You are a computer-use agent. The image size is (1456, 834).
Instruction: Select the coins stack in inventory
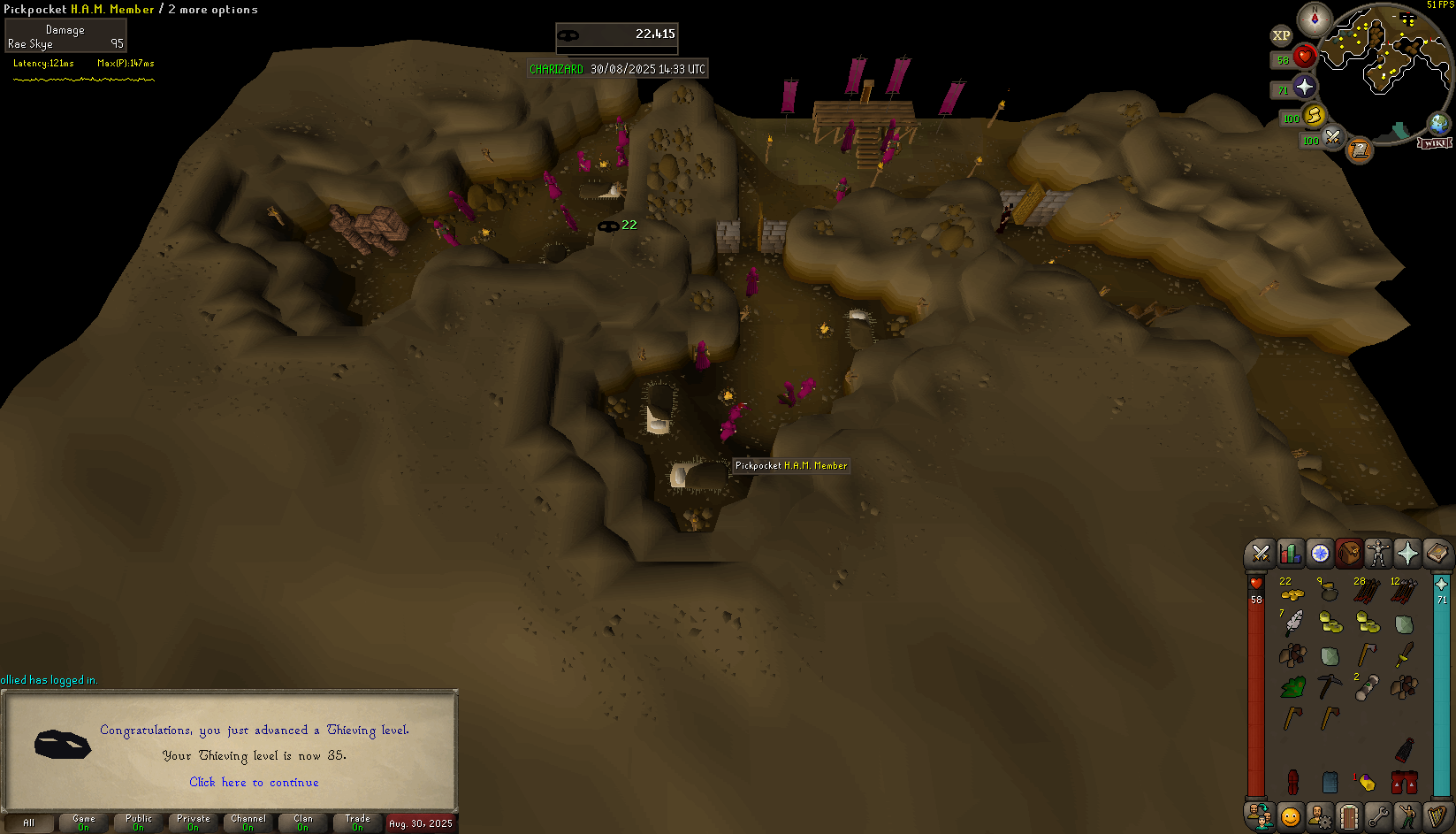coord(1292,592)
